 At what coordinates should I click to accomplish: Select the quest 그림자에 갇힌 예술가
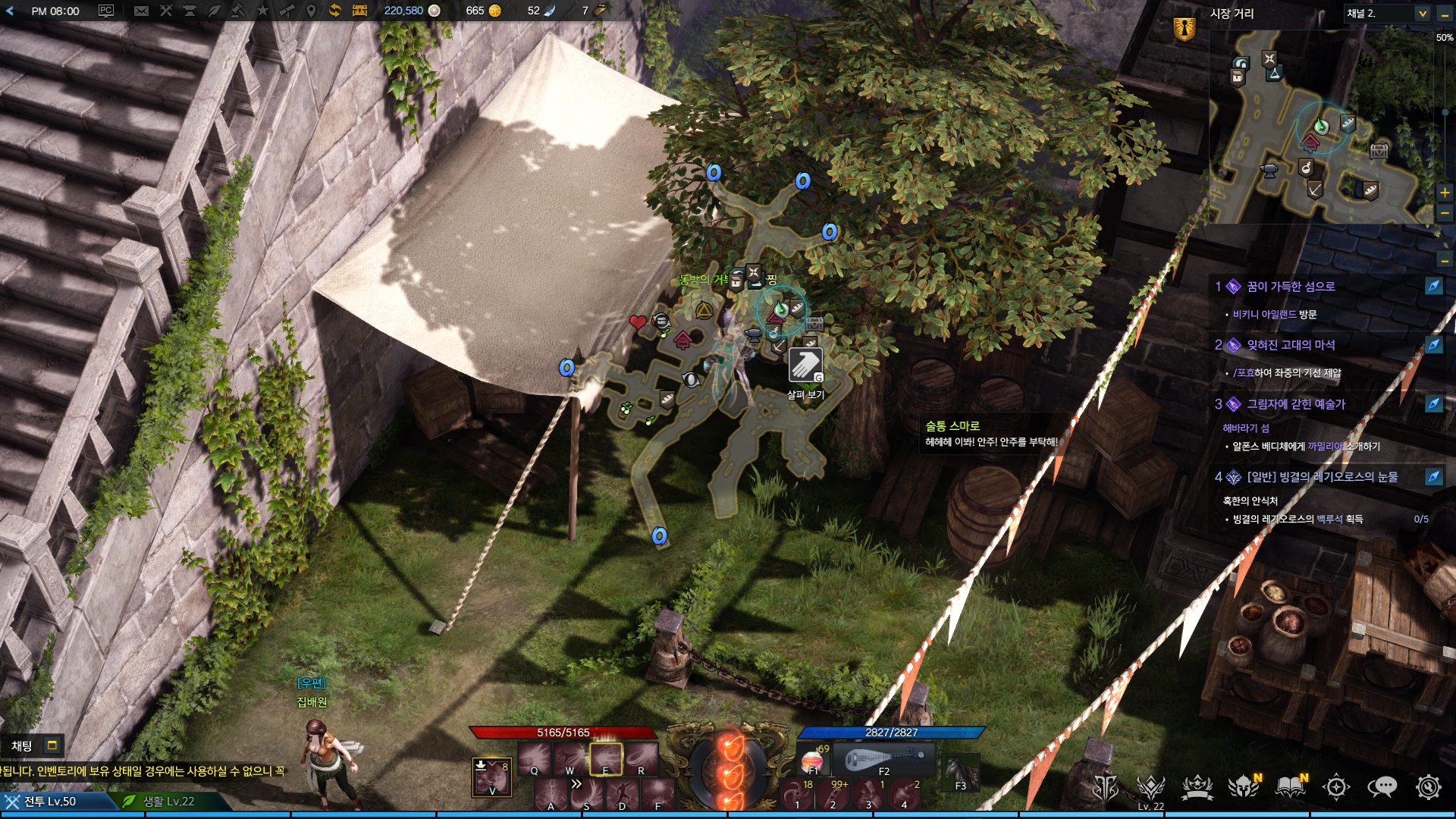pos(1295,404)
